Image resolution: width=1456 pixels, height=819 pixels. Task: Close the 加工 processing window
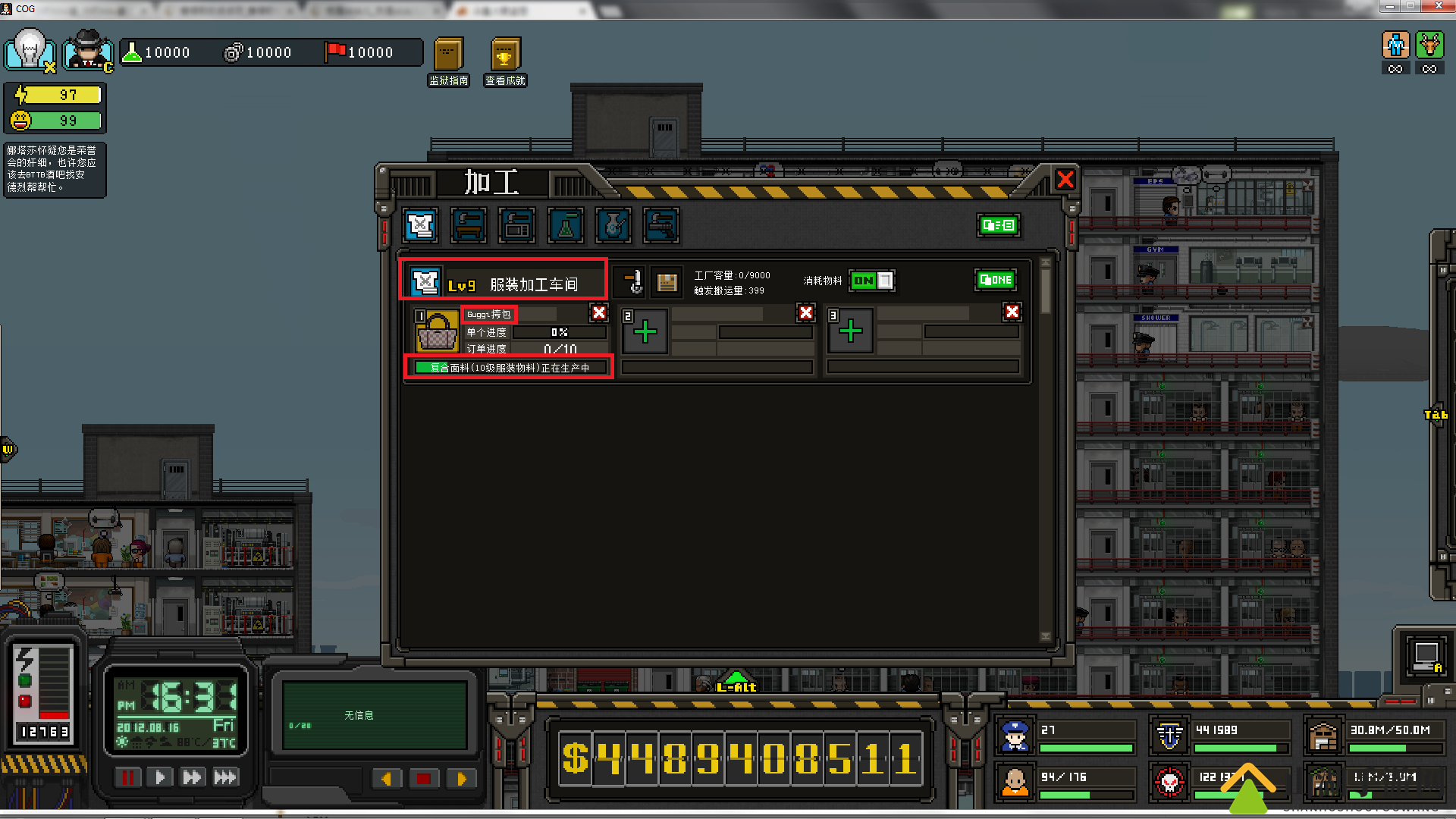click(x=1065, y=180)
